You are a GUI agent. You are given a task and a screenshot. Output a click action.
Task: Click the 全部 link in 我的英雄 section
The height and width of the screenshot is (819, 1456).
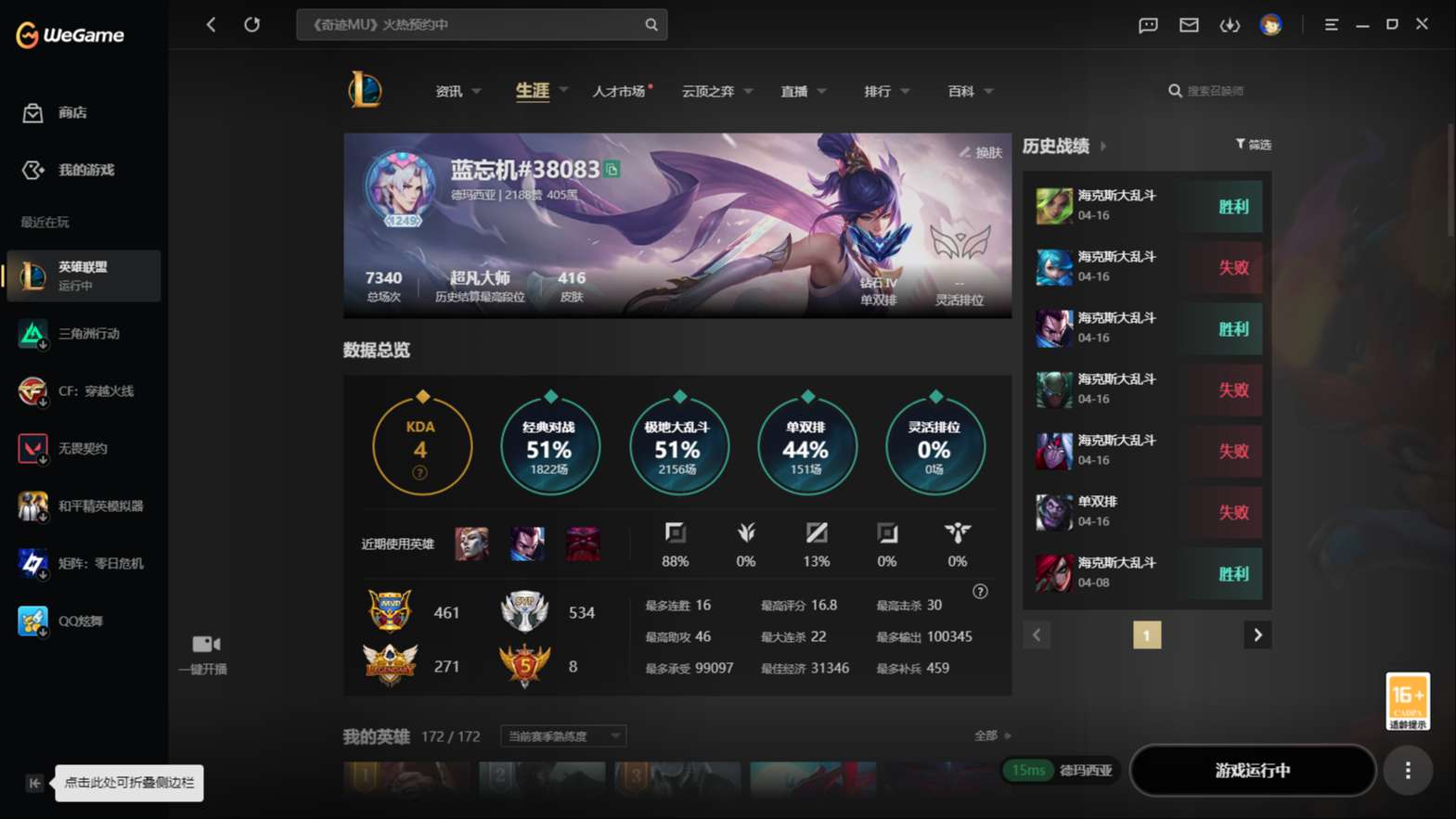point(987,735)
